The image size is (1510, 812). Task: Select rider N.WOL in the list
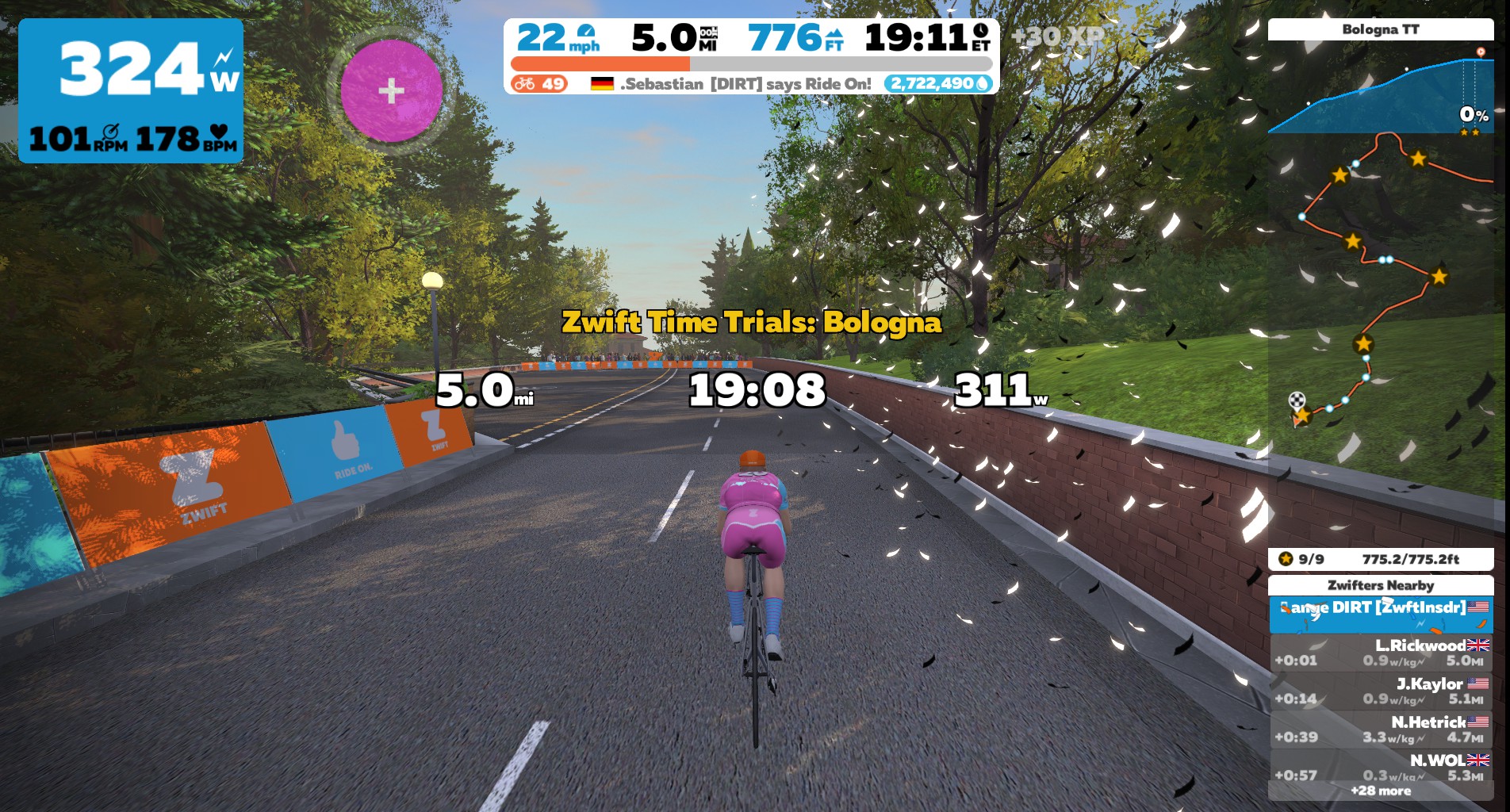[1380, 767]
